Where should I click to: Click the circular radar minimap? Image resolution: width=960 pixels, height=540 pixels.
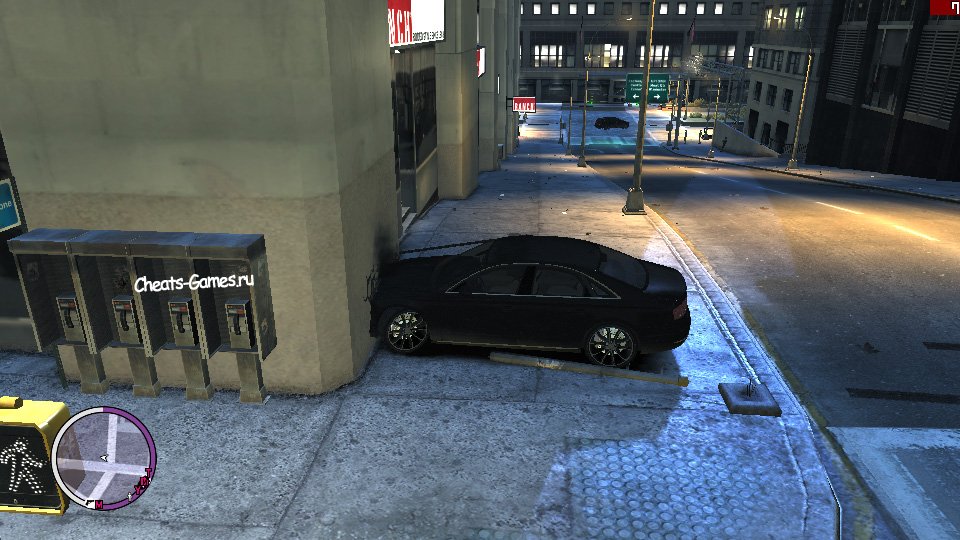point(103,456)
